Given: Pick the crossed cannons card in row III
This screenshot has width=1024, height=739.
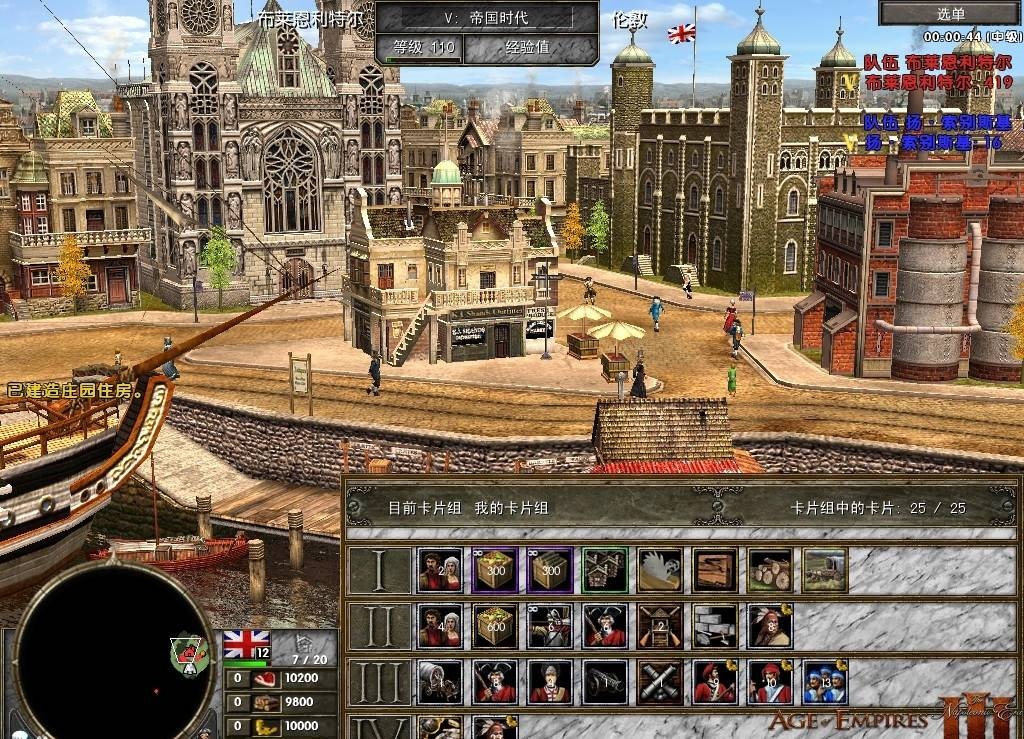Looking at the screenshot, I should point(660,681).
